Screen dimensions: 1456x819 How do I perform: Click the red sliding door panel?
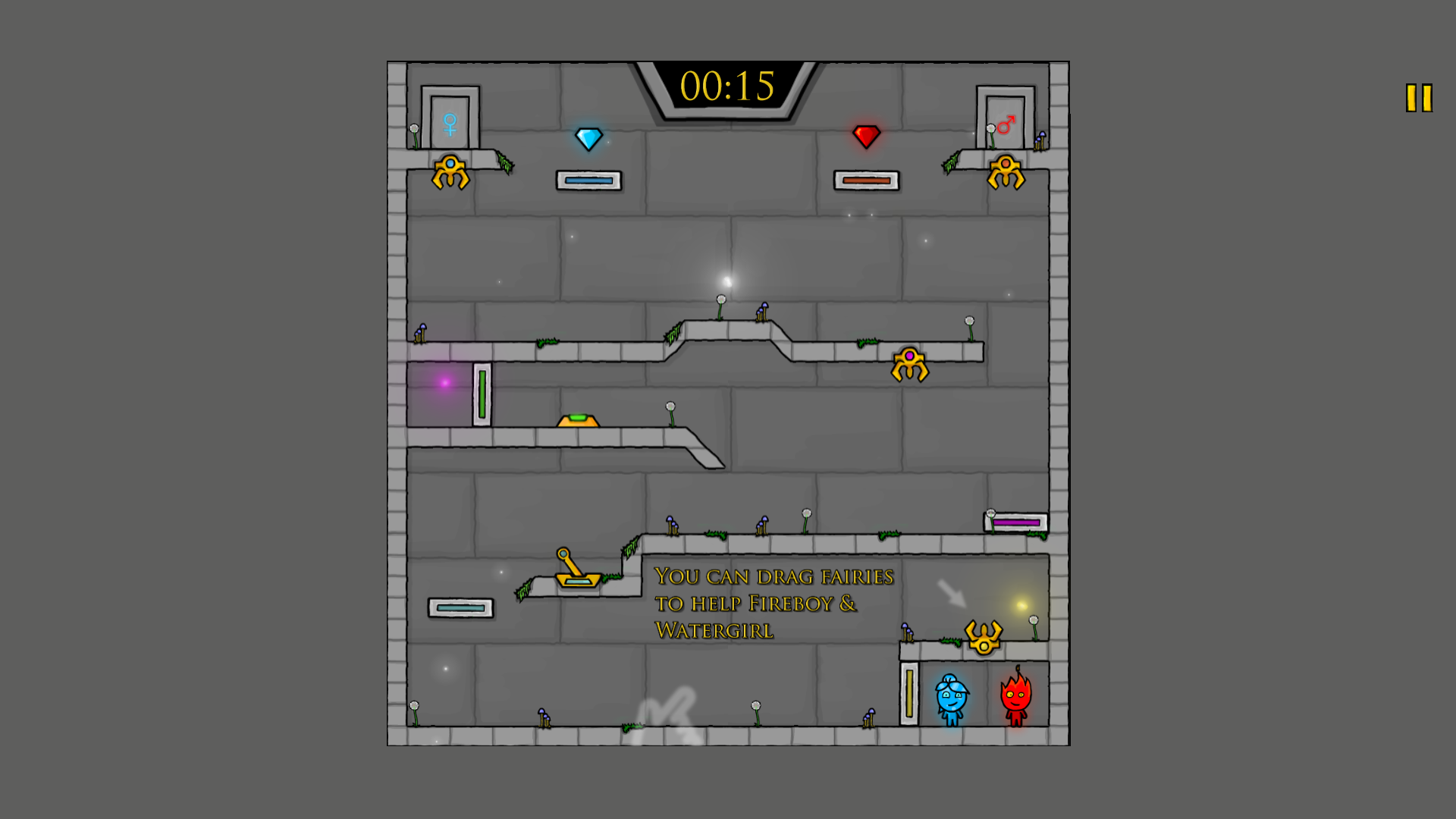pos(867,180)
